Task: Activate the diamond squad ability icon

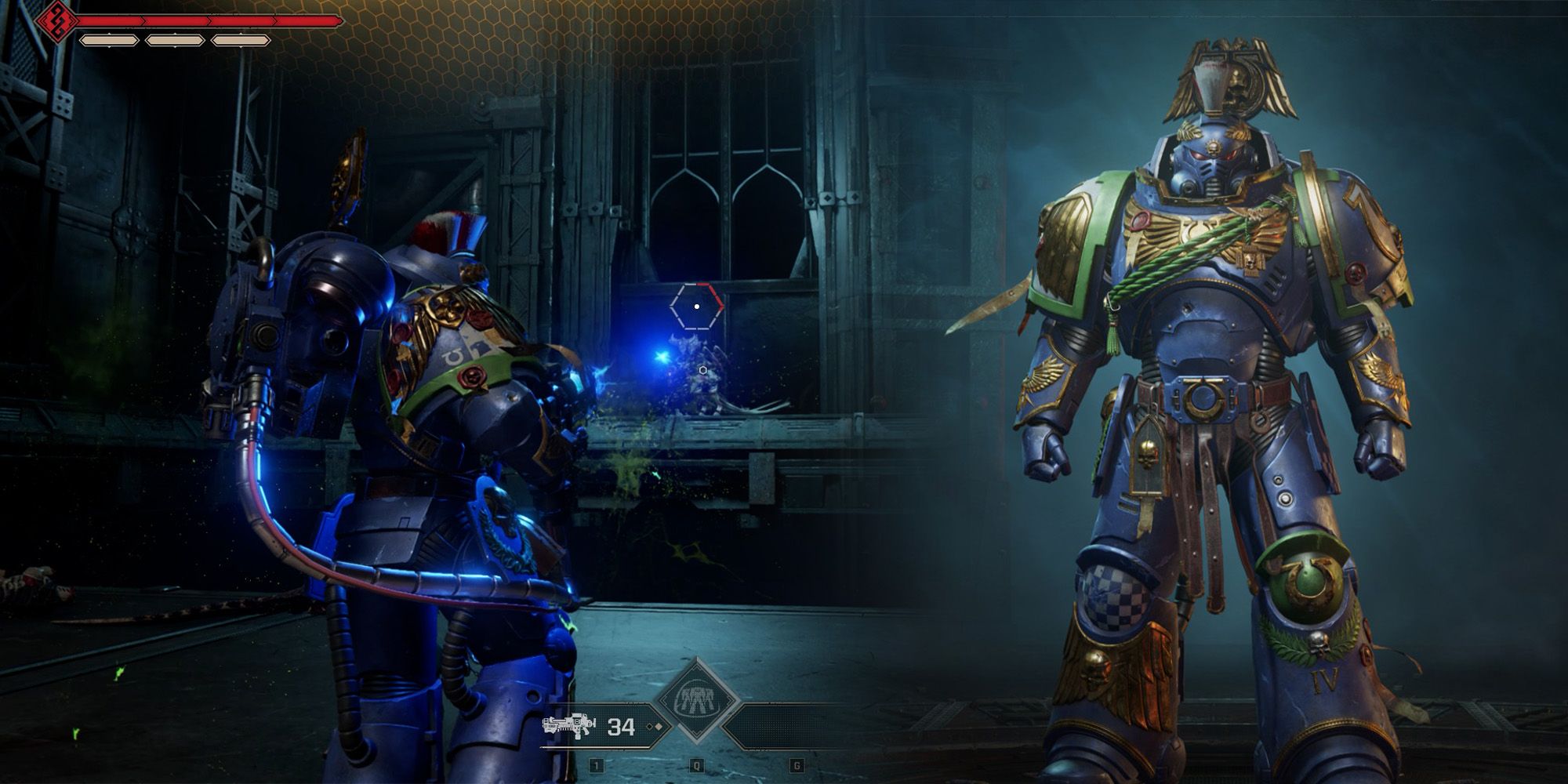Action: pyautogui.click(x=696, y=701)
